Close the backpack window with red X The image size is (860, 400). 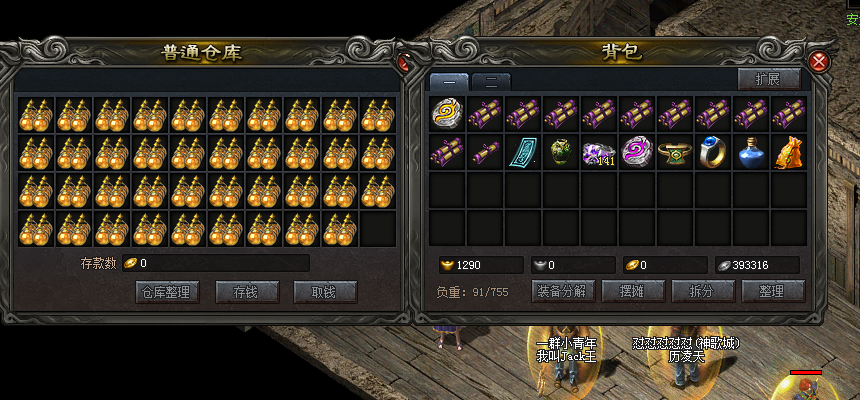click(x=819, y=61)
